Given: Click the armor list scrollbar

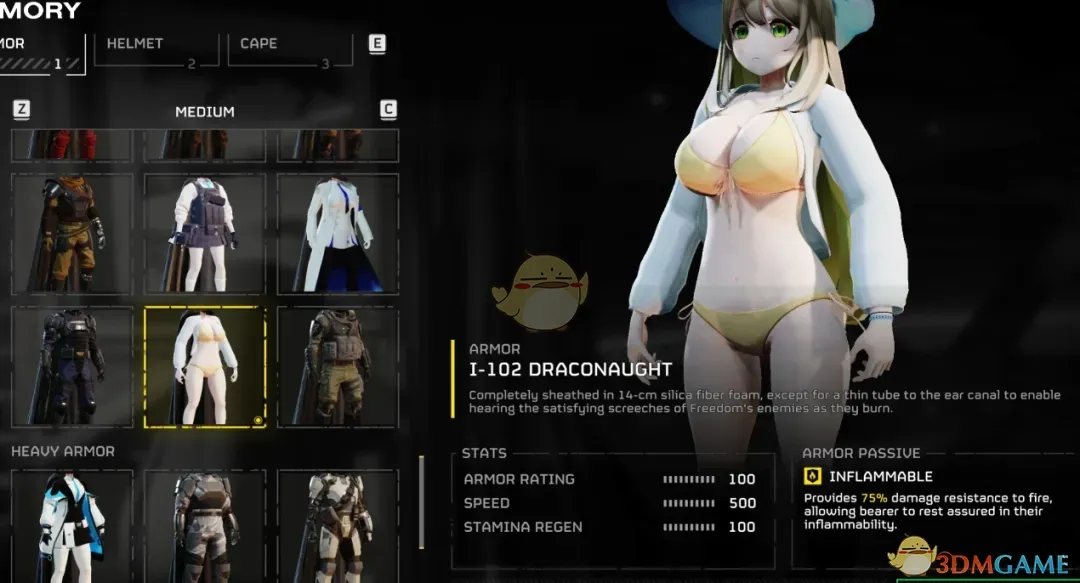Looking at the screenshot, I should point(421,502).
